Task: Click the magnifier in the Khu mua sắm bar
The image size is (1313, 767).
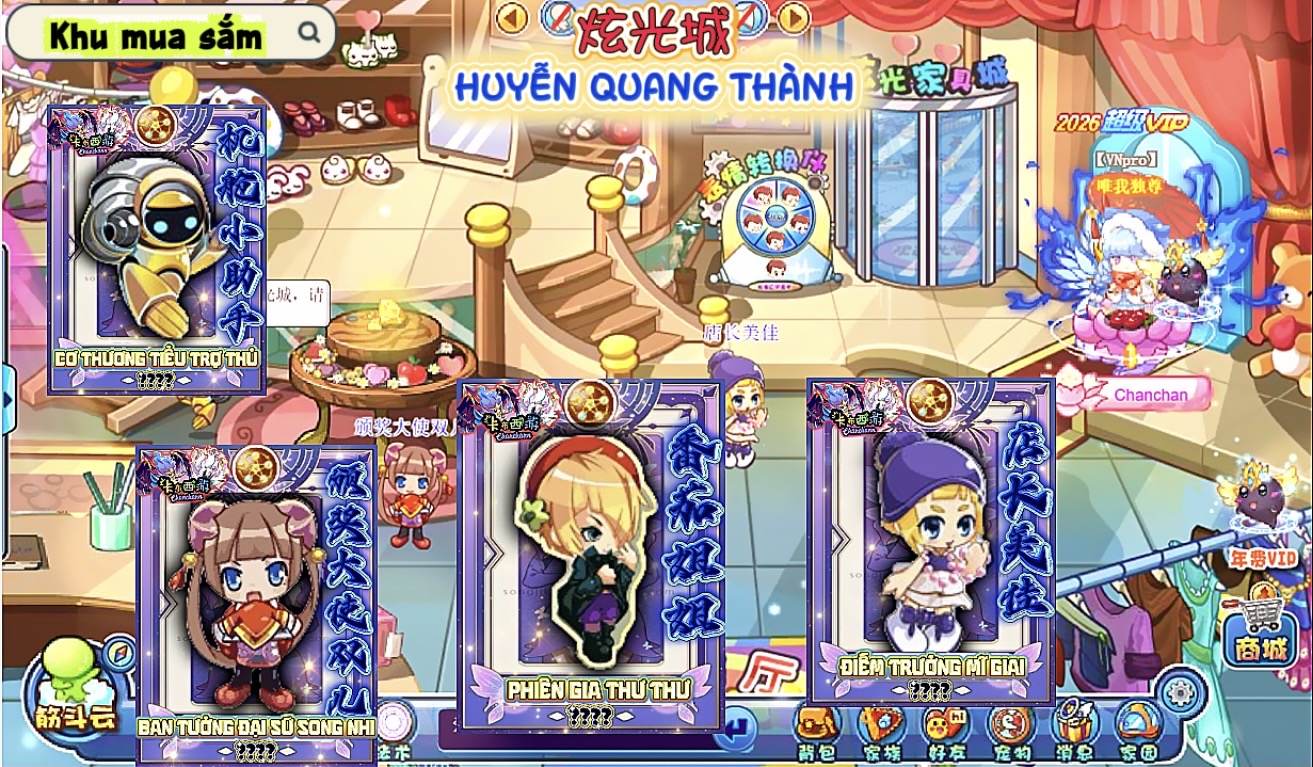Action: pyautogui.click(x=310, y=32)
